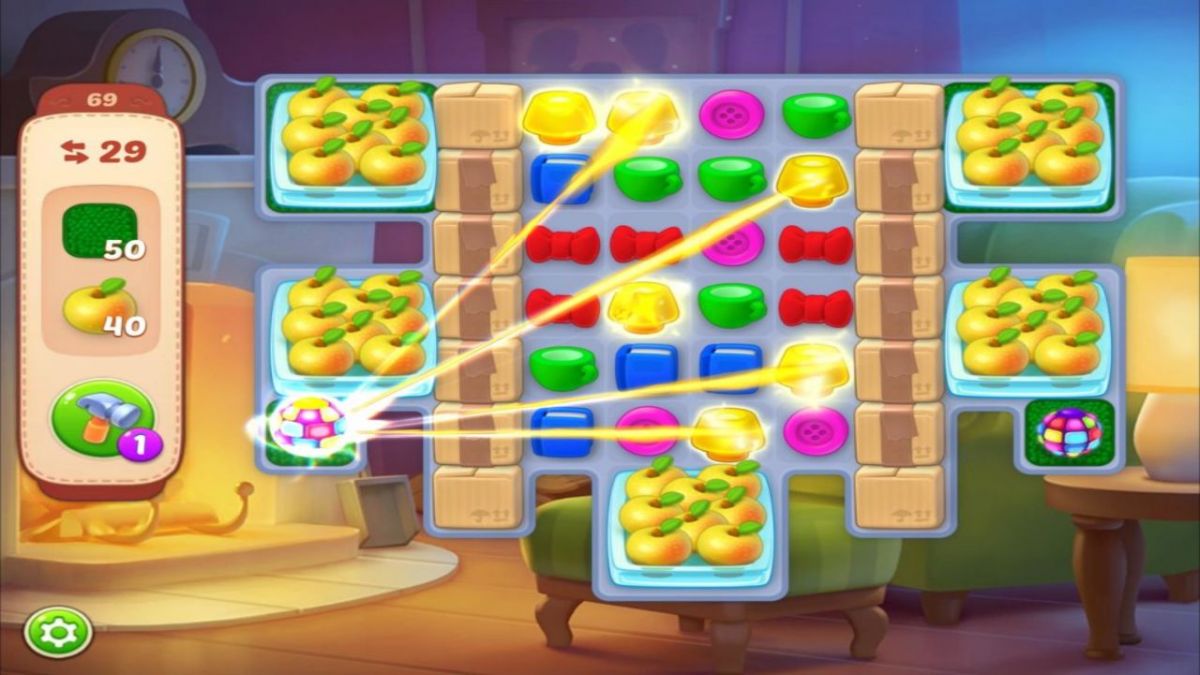
Task: Select the pink button between blue cube and yellow lamp
Action: (x=646, y=431)
